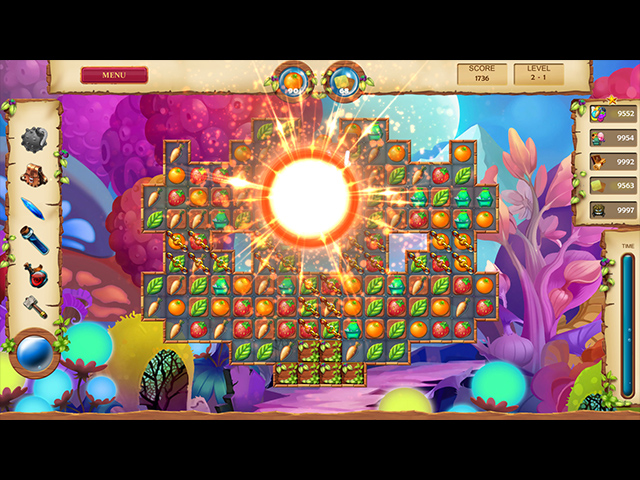Select the carrot tile in the top-left corner
The width and height of the screenshot is (640, 480).
[176, 154]
